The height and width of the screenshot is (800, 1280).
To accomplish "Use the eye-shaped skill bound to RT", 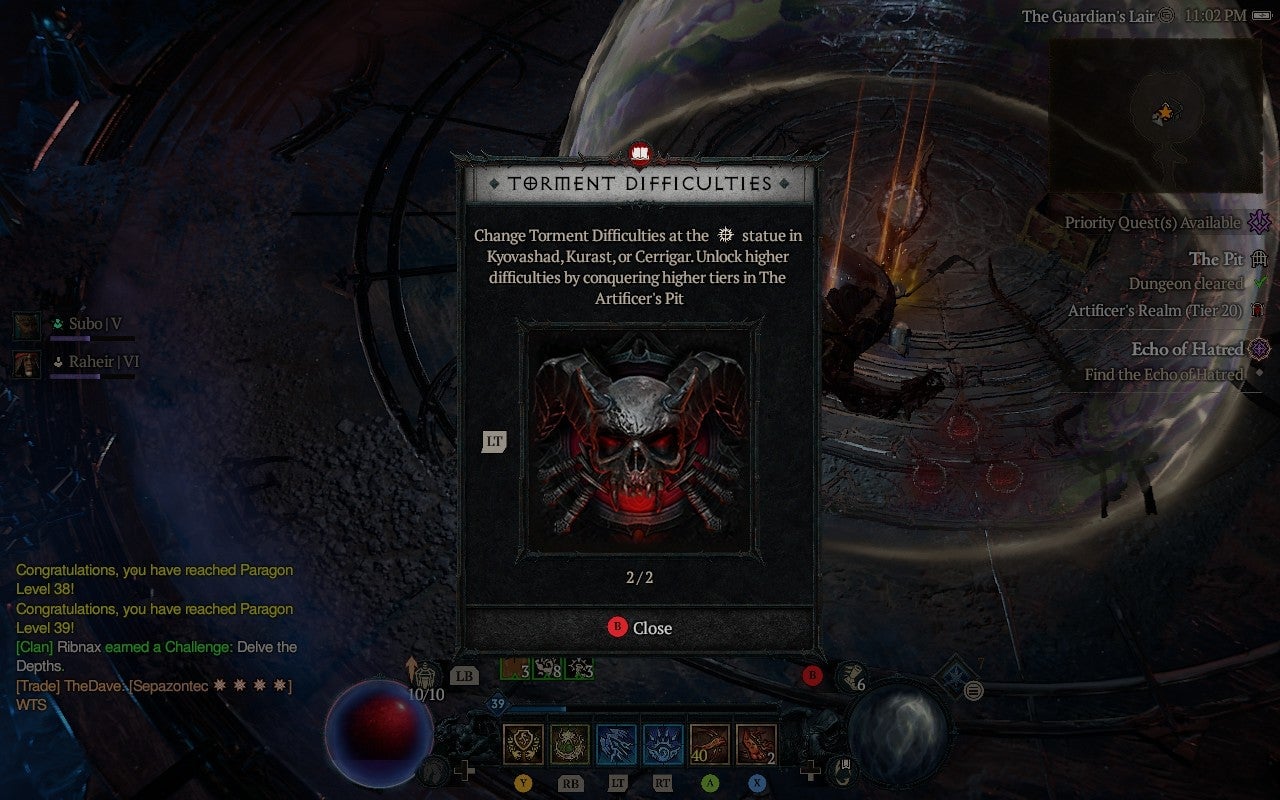I will pyautogui.click(x=662, y=745).
